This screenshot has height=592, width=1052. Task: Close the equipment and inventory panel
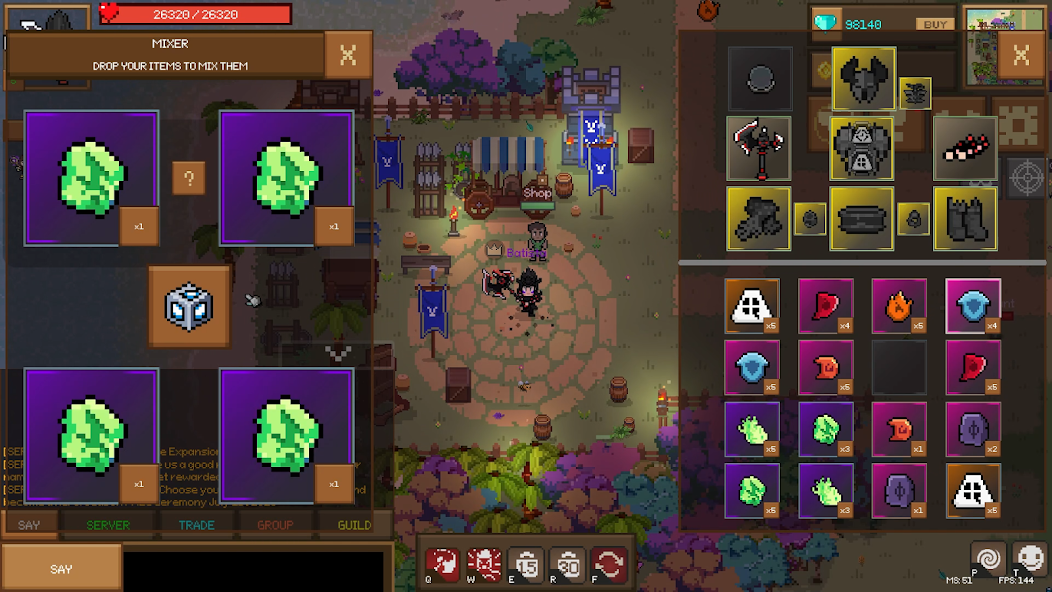pyautogui.click(x=1021, y=55)
